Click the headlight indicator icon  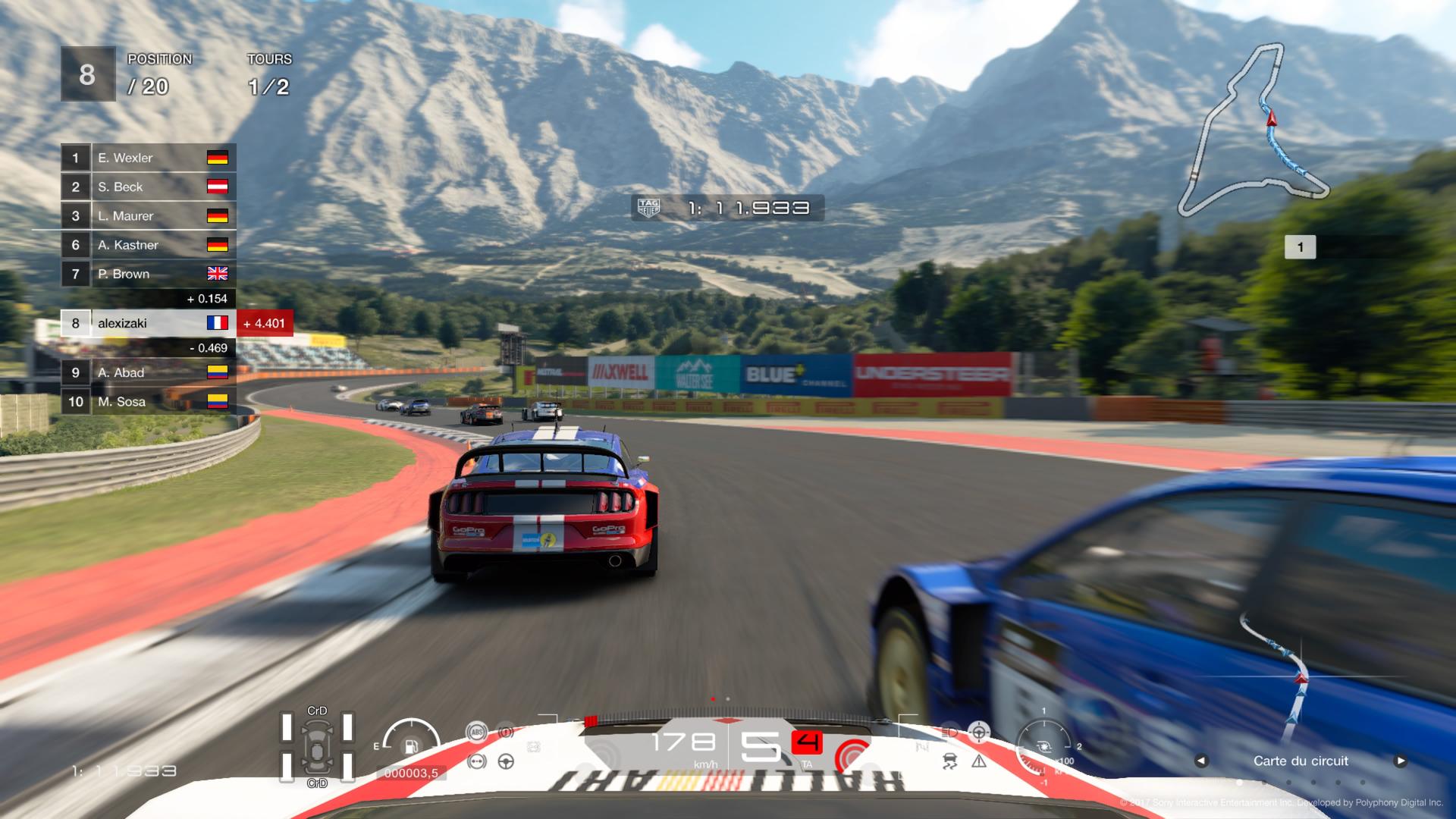point(951,733)
